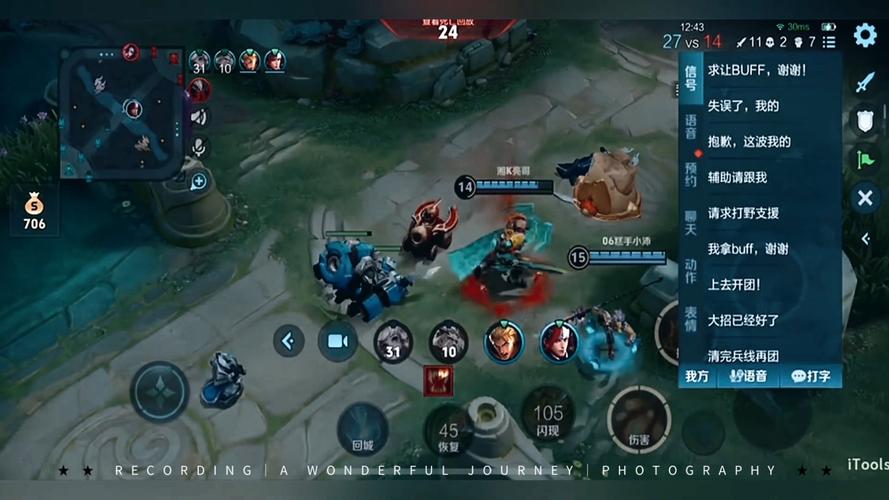Image resolution: width=889 pixels, height=500 pixels.
Task: Open the gear settings icon
Action: coord(865,36)
